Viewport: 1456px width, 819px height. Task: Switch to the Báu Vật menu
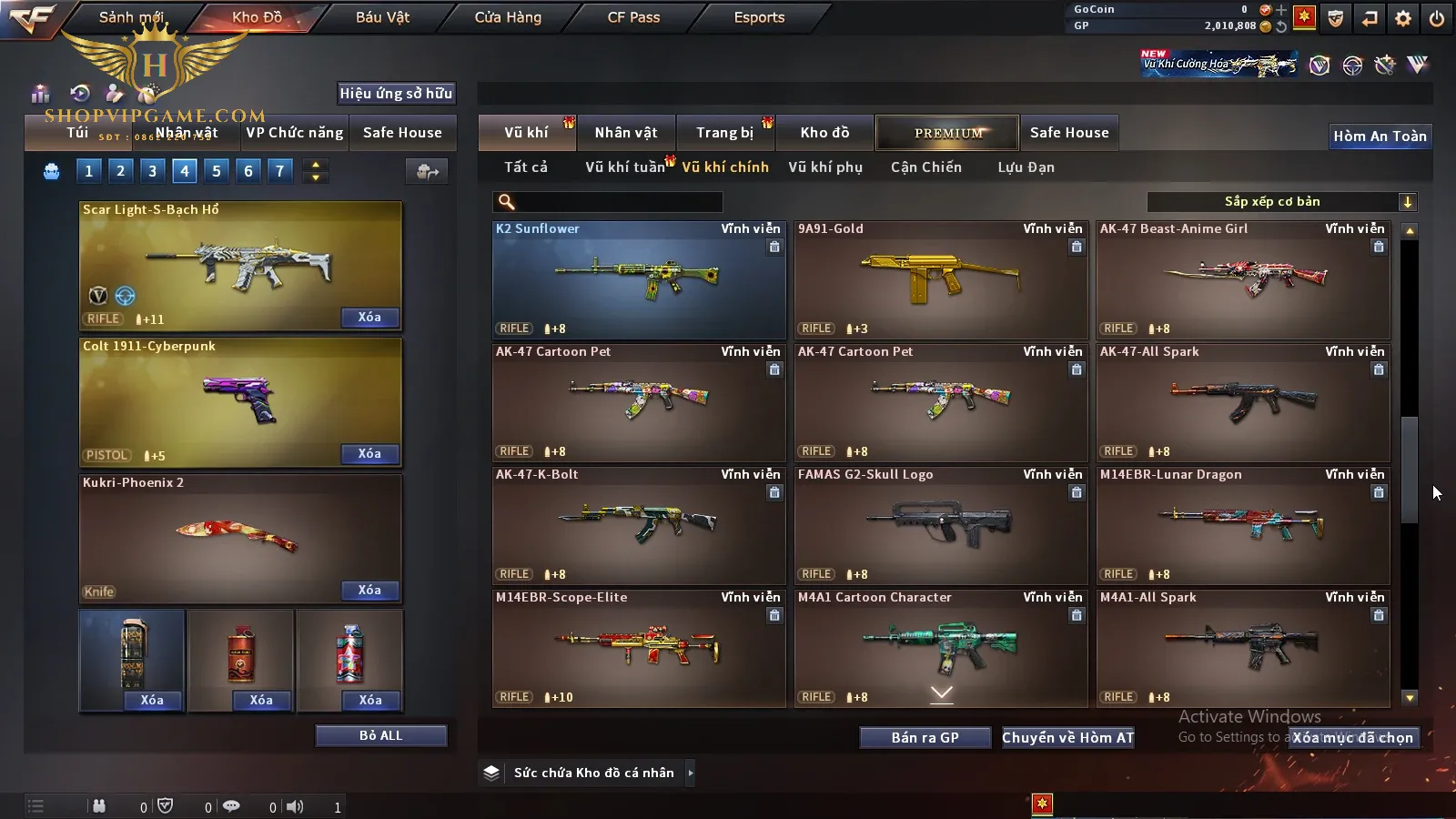pos(382,17)
